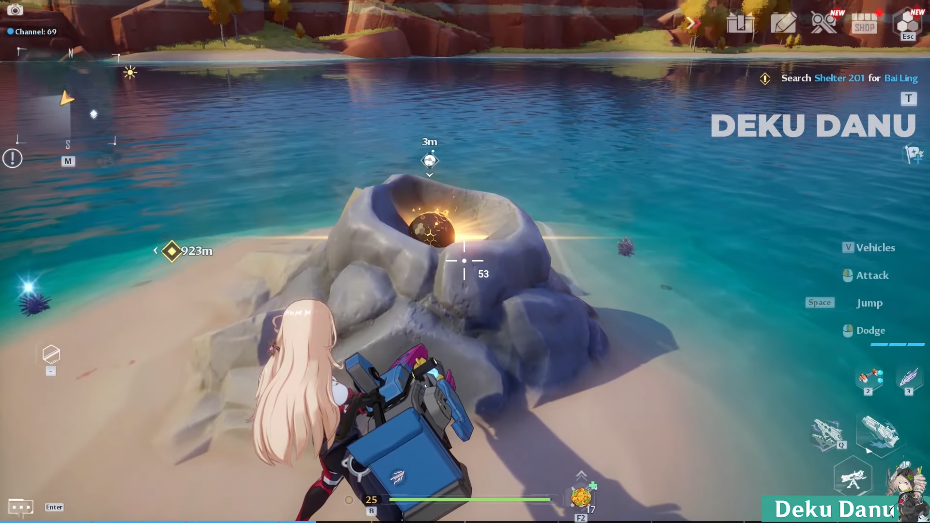Click the flag plus icon below quest
Screen dimensions: 930x523
(x=912, y=154)
